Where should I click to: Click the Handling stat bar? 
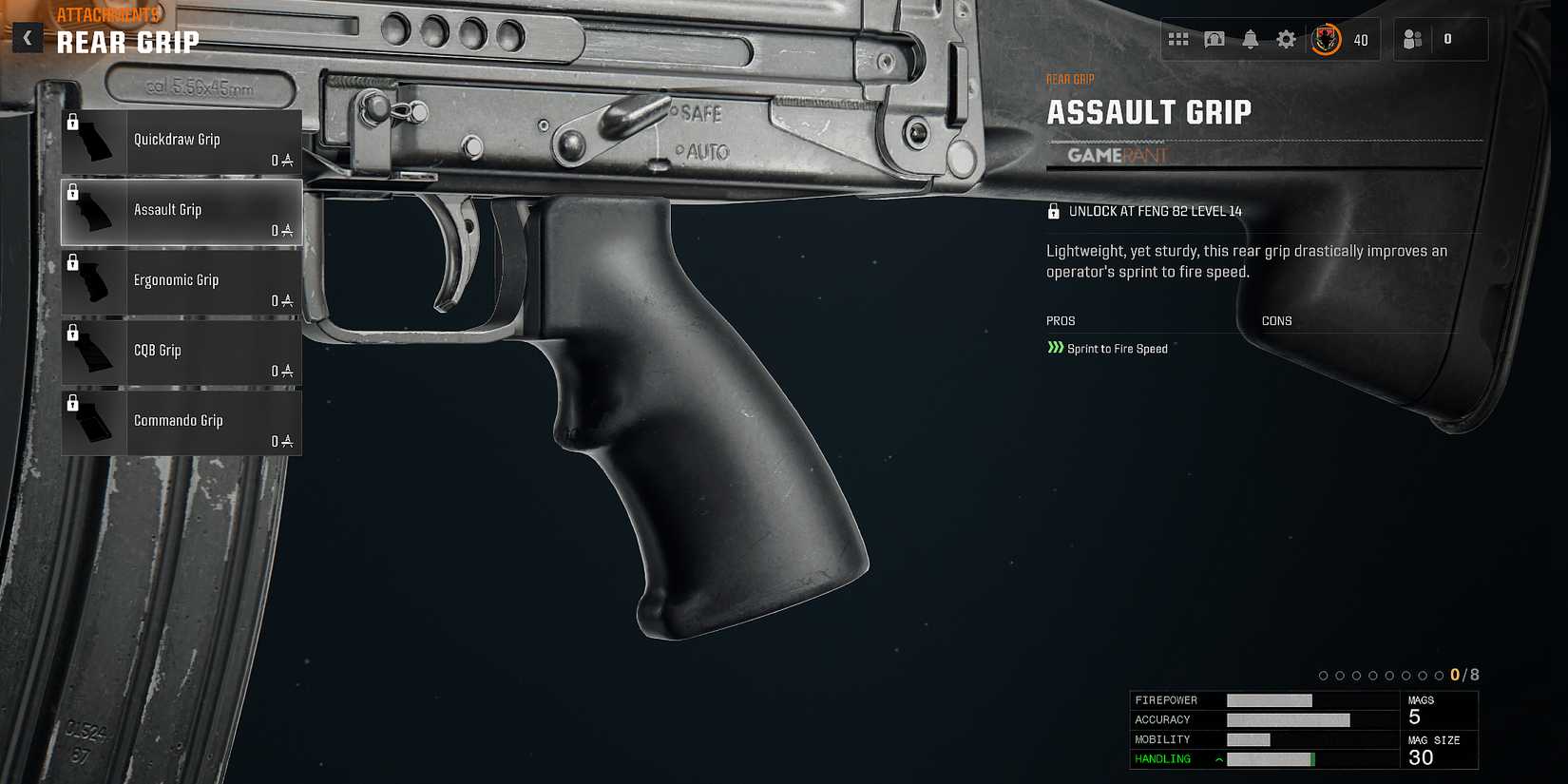coord(1271,759)
